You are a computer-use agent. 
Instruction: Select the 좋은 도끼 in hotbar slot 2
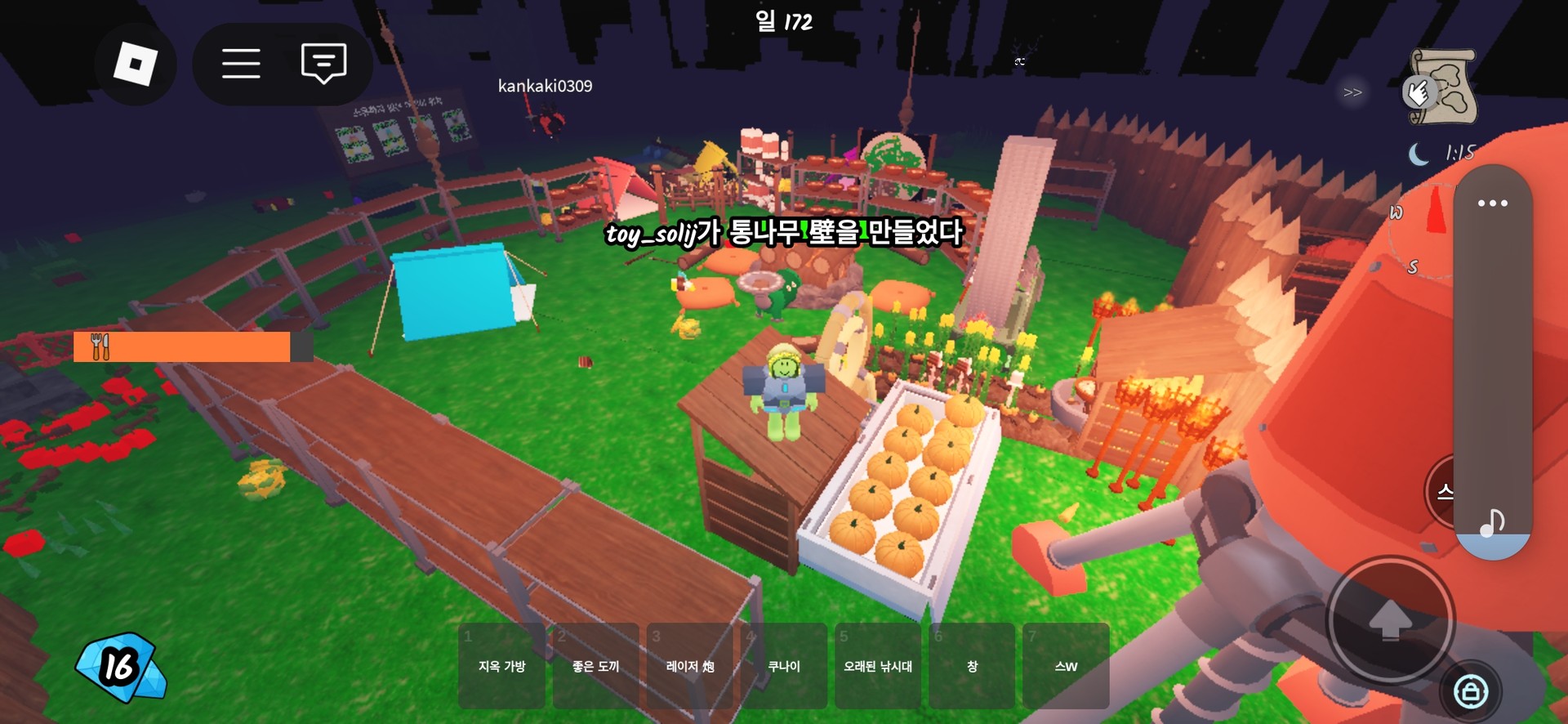pyautogui.click(x=595, y=666)
